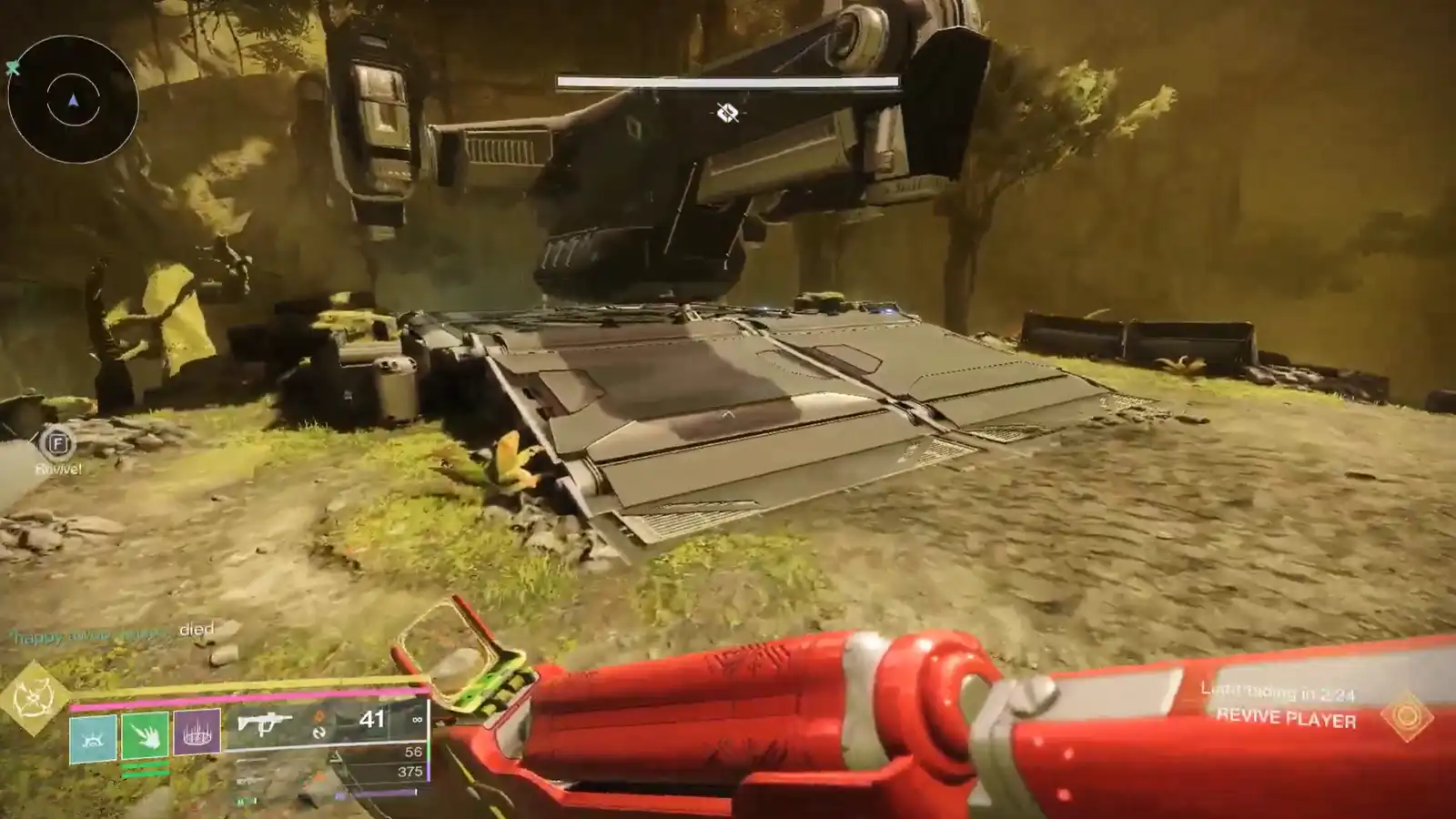The height and width of the screenshot is (819, 1456).
Task: Click the orange ammo-type marker above the weapon icon
Action: click(318, 715)
